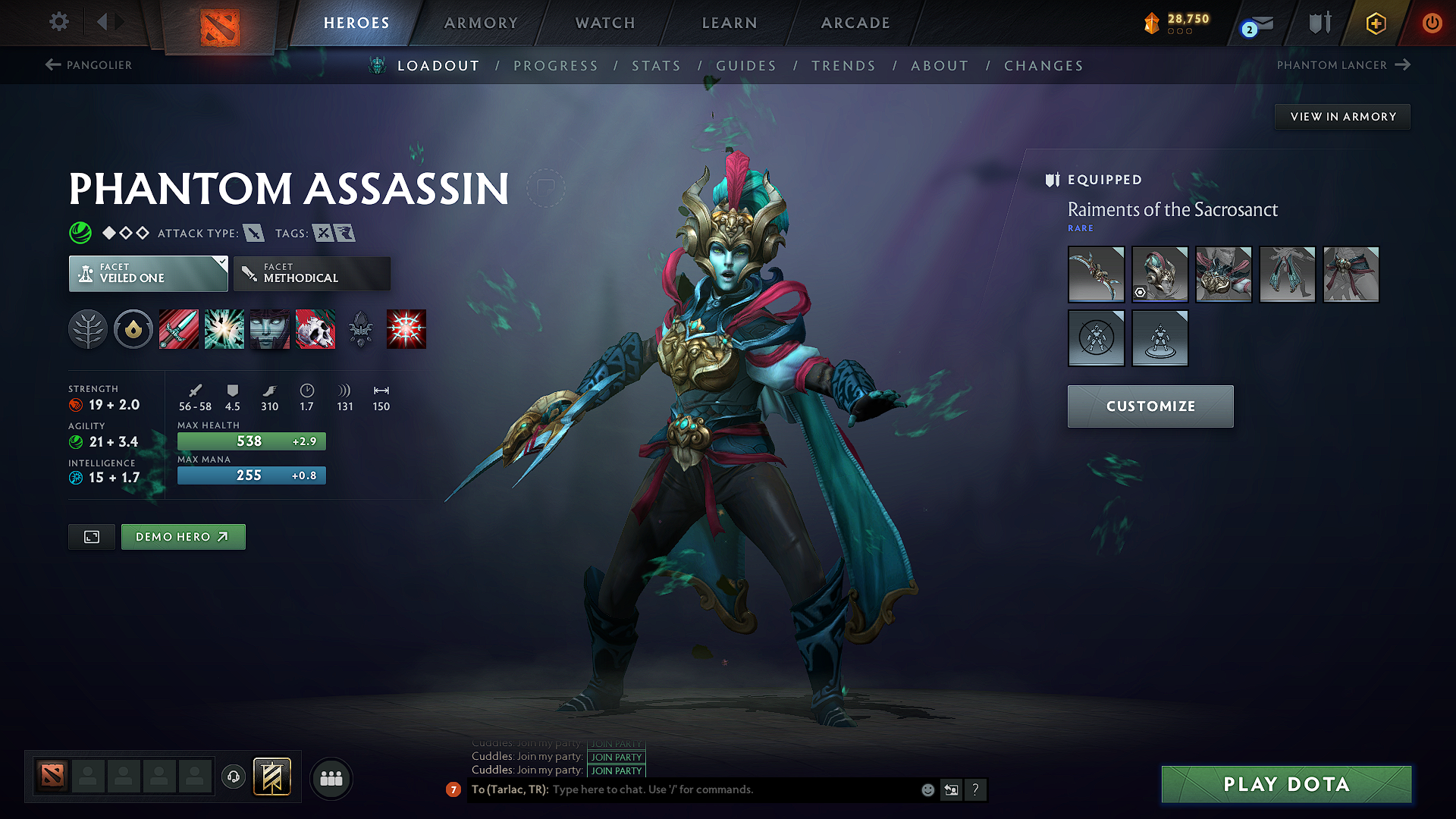Open the messages envelope icon with badge 2
1456x819 pixels.
(x=1254, y=24)
